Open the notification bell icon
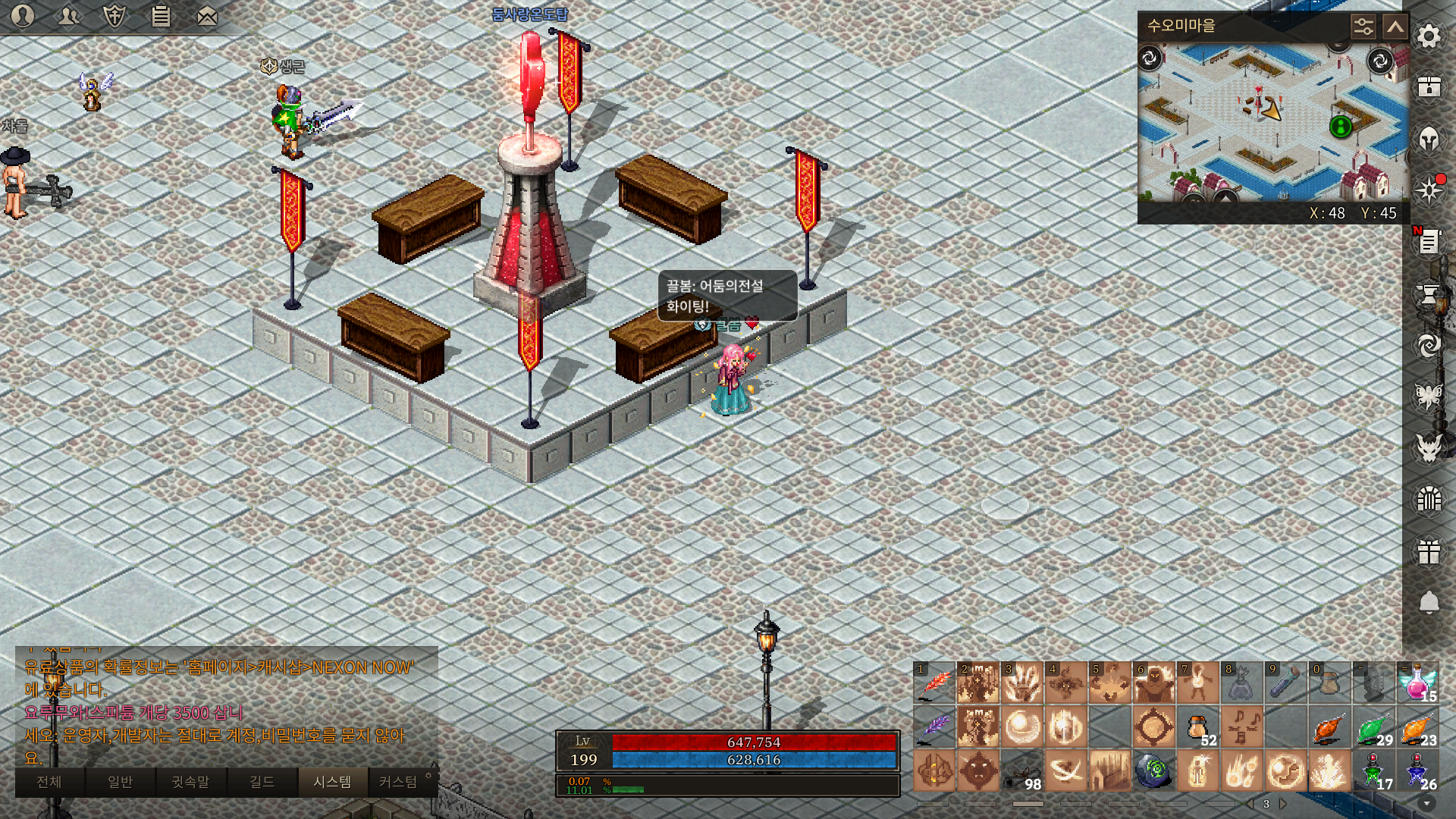The width and height of the screenshot is (1456, 819). 1429,602
